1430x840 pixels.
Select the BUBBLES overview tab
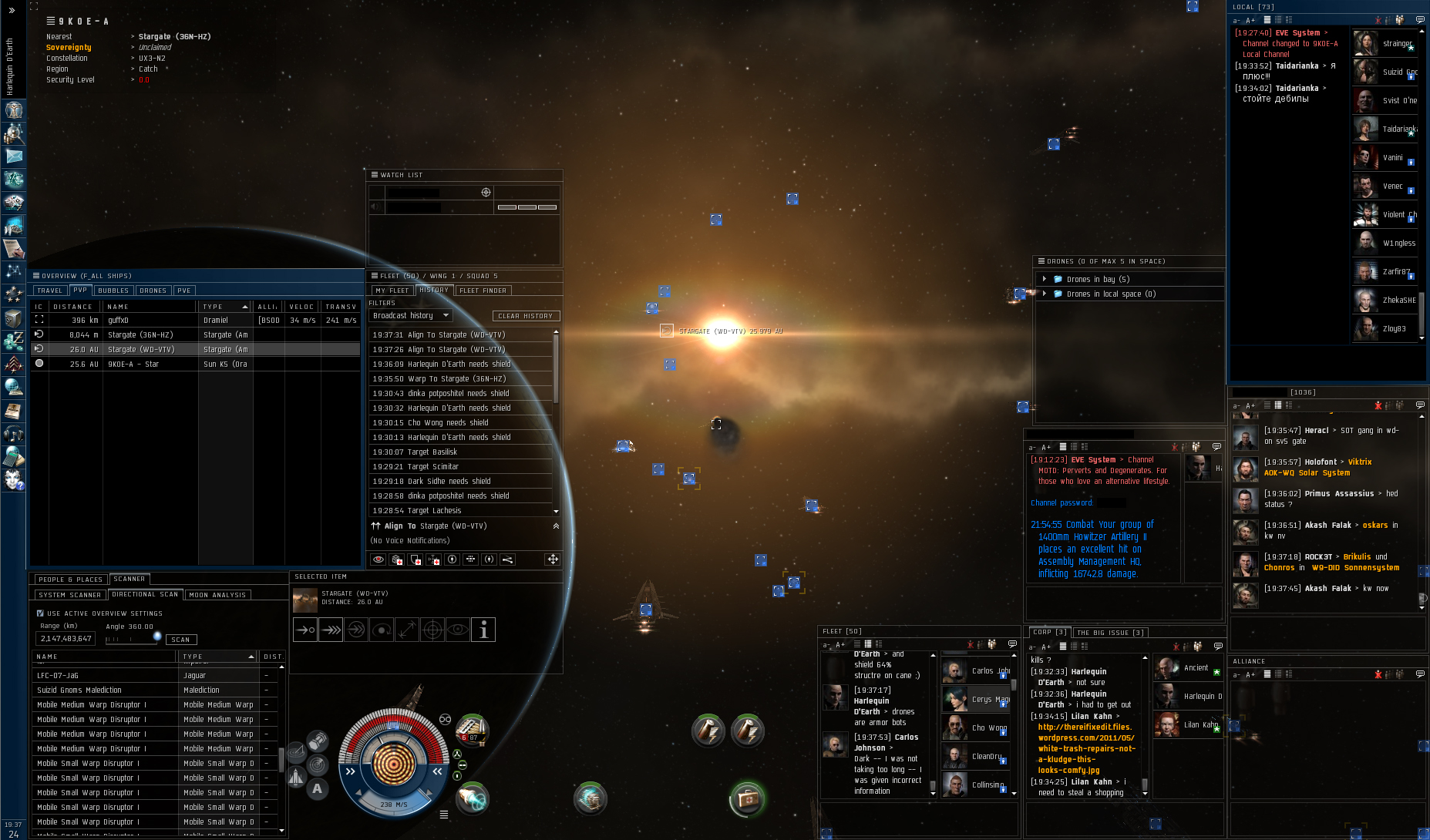click(x=113, y=291)
